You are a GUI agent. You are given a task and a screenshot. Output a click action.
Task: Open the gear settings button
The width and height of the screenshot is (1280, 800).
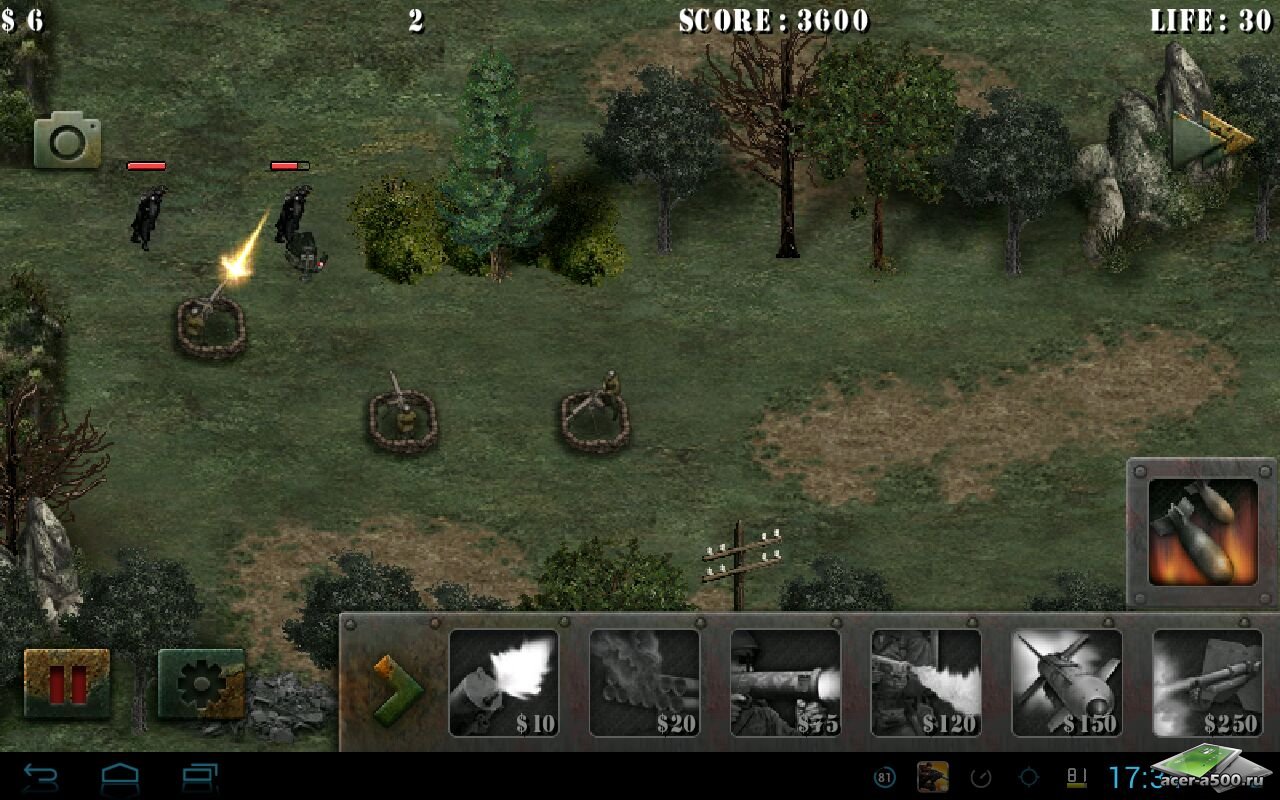[x=201, y=683]
